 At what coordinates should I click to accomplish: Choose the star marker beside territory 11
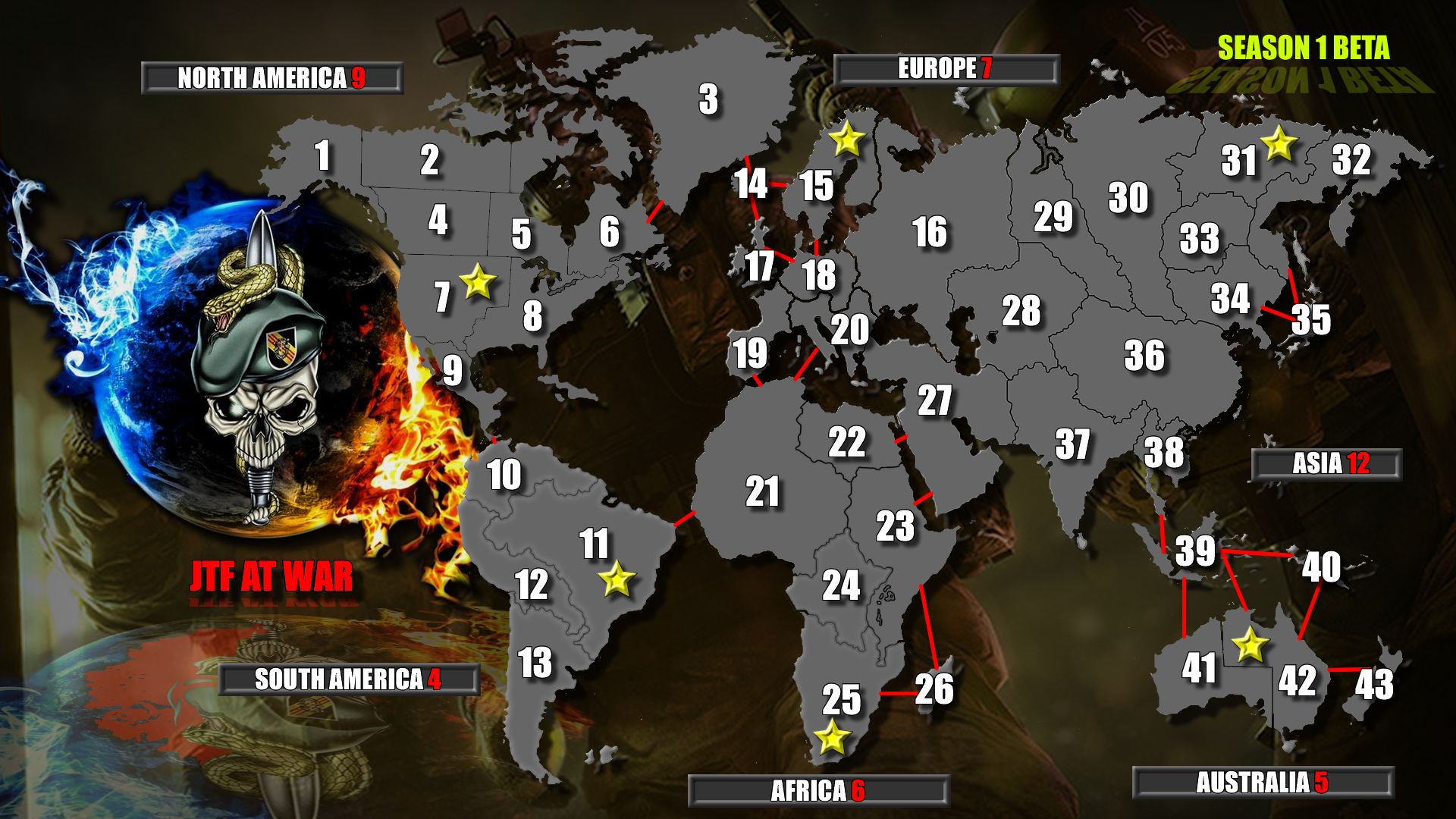click(617, 580)
